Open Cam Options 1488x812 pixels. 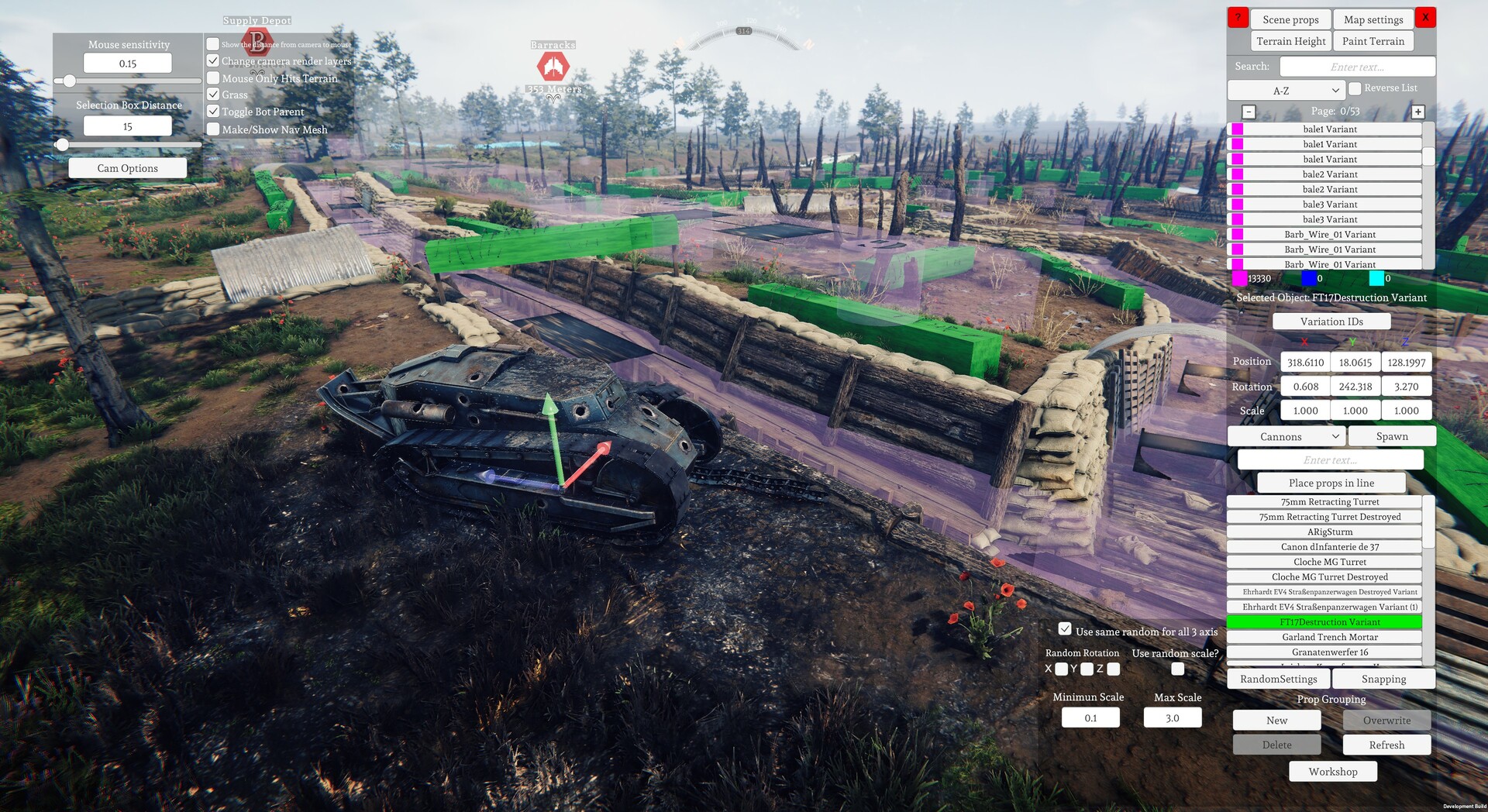pyautogui.click(x=127, y=168)
